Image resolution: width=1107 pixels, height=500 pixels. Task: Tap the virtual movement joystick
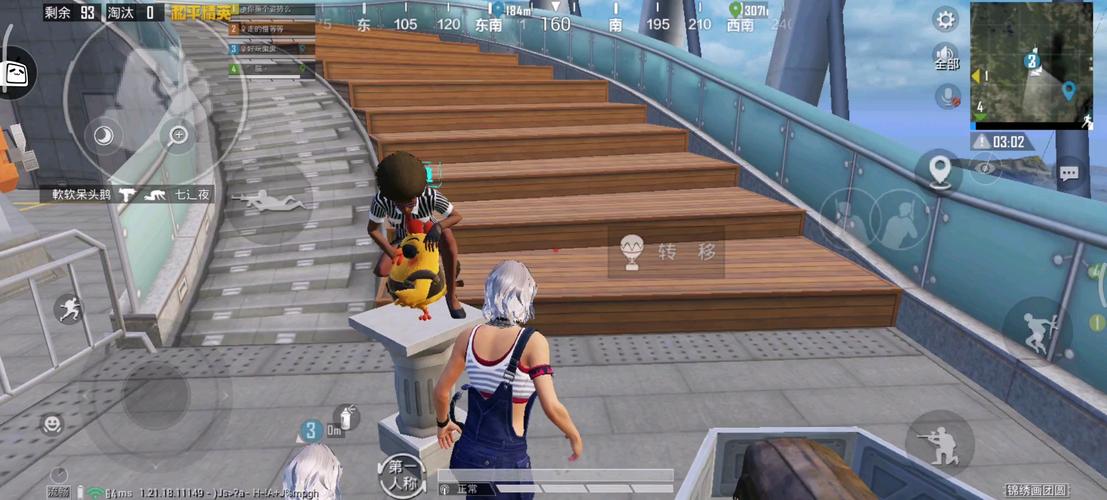[x=156, y=395]
